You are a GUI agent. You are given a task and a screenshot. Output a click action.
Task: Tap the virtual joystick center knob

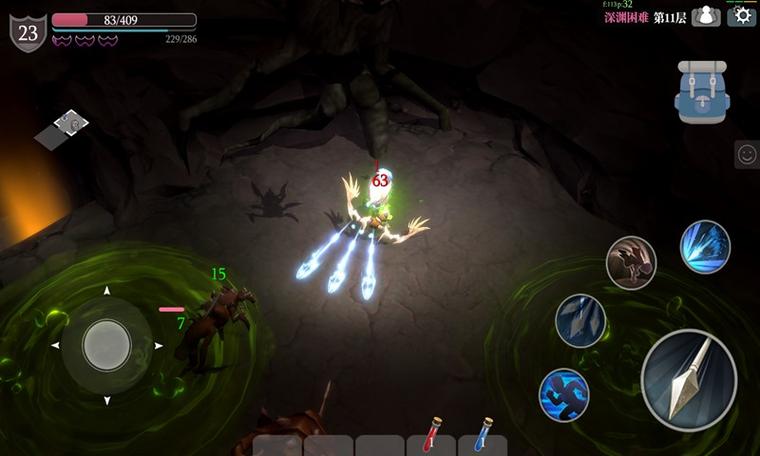click(x=106, y=345)
